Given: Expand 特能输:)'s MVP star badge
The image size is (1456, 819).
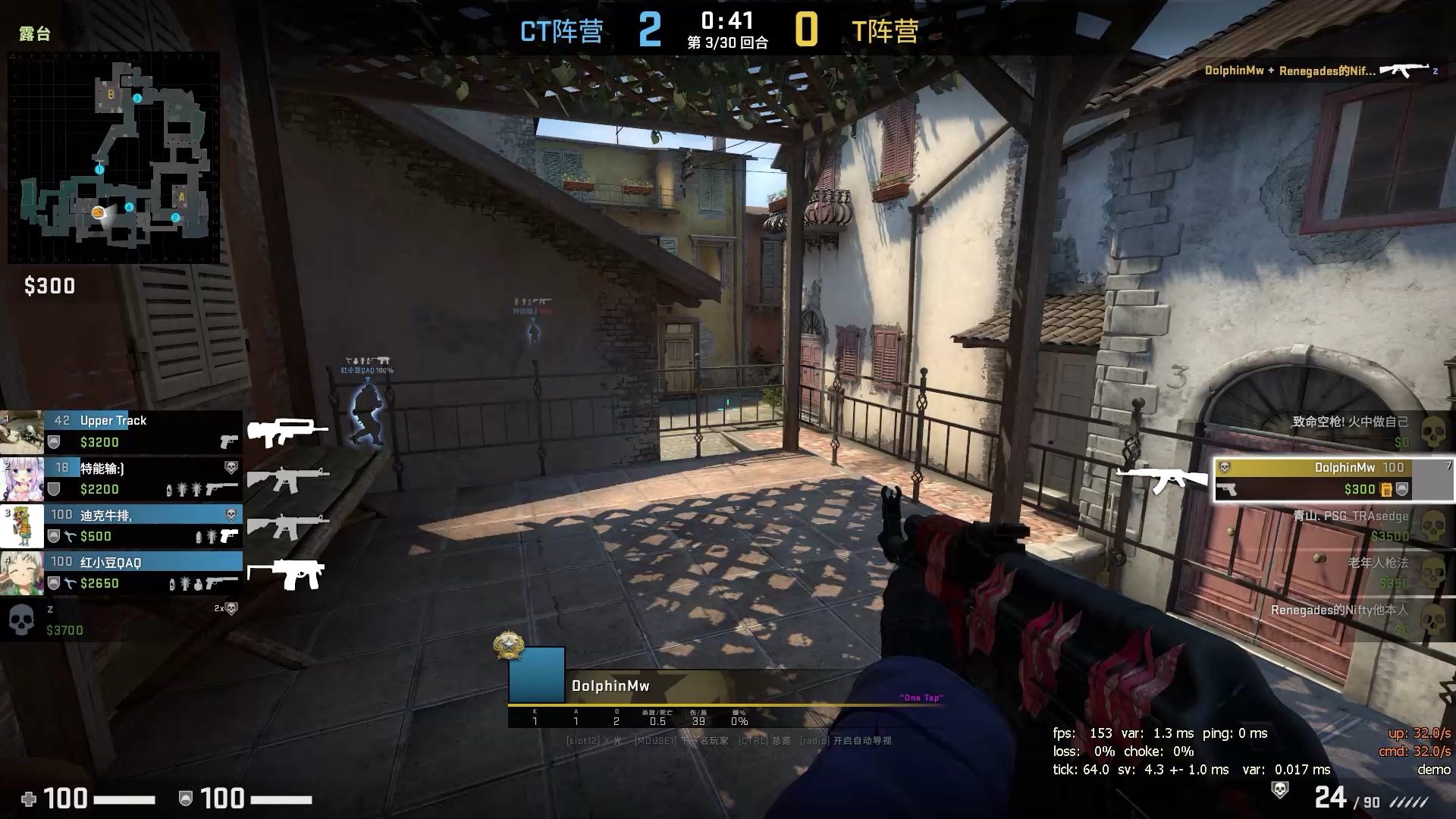Looking at the screenshot, I should click(233, 466).
